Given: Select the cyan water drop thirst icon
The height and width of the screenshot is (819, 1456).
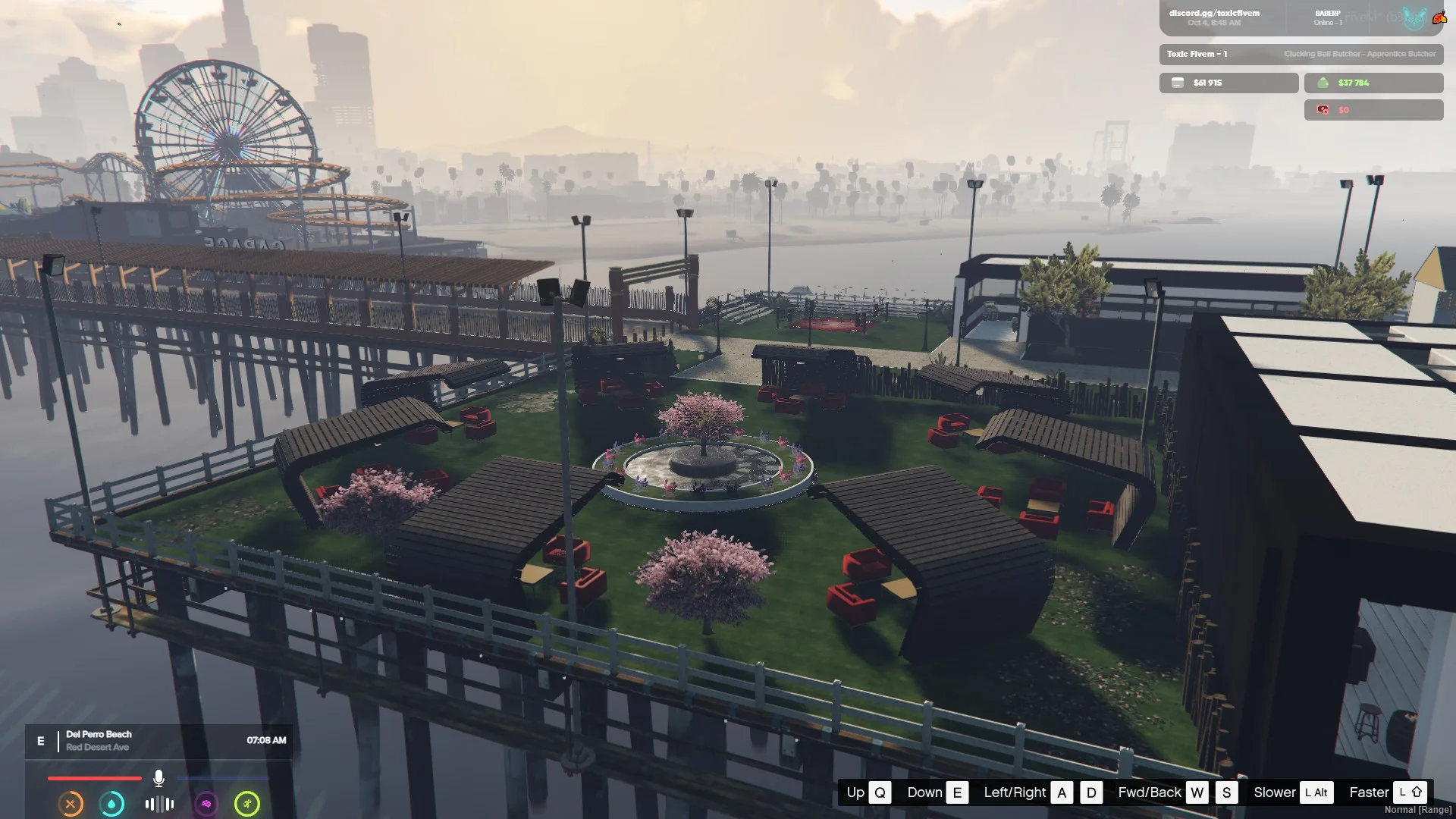Looking at the screenshot, I should [112, 804].
